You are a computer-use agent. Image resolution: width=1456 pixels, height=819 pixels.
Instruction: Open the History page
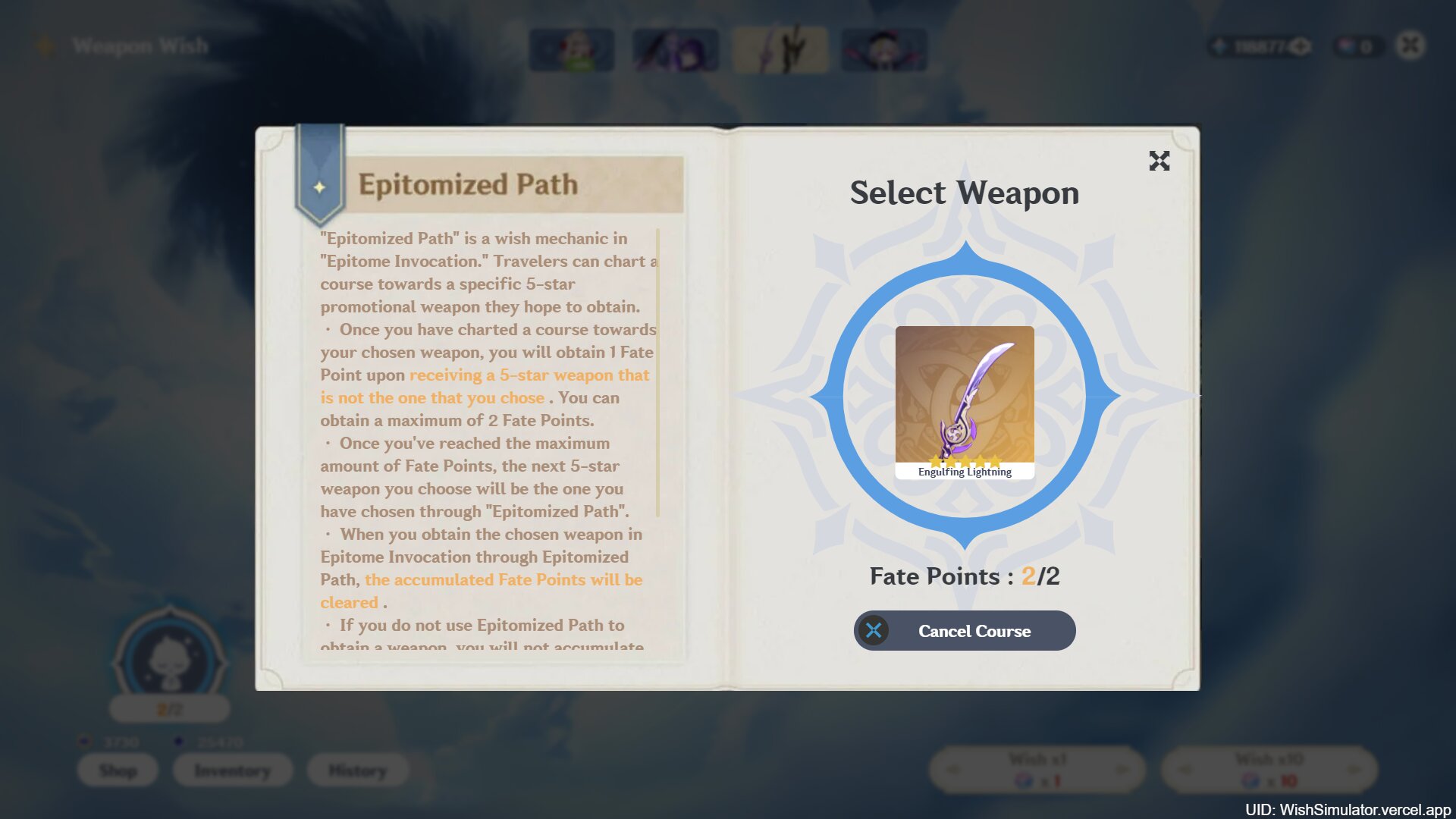356,770
